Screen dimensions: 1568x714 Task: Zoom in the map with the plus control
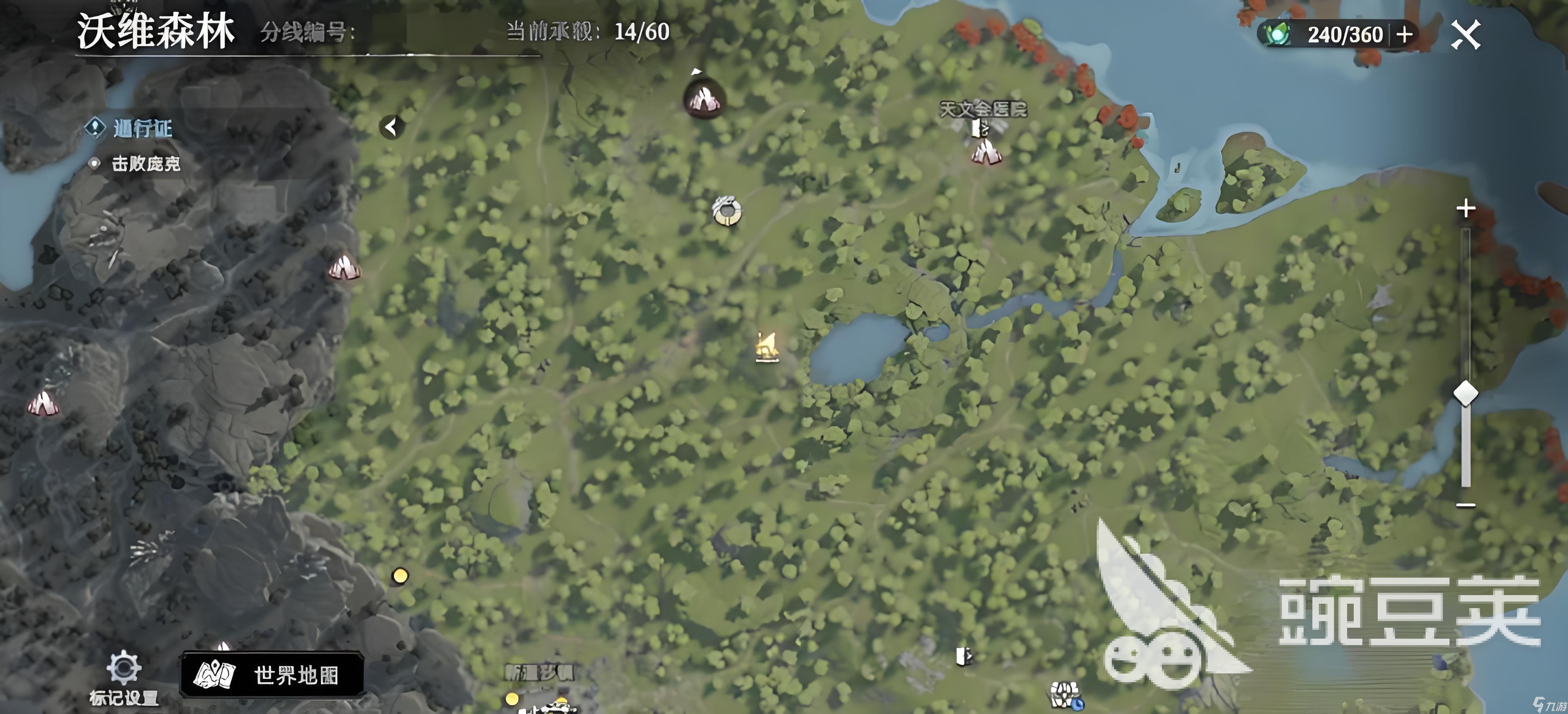click(x=1466, y=209)
